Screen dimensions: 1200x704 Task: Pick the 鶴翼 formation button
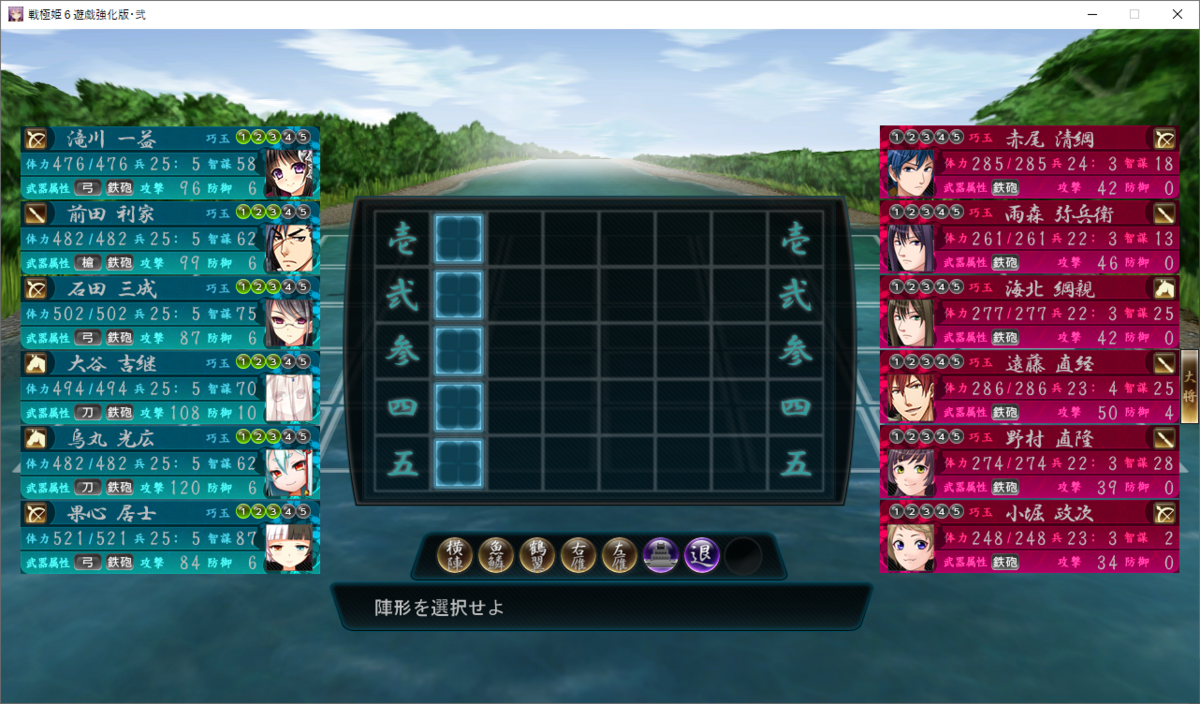538,555
